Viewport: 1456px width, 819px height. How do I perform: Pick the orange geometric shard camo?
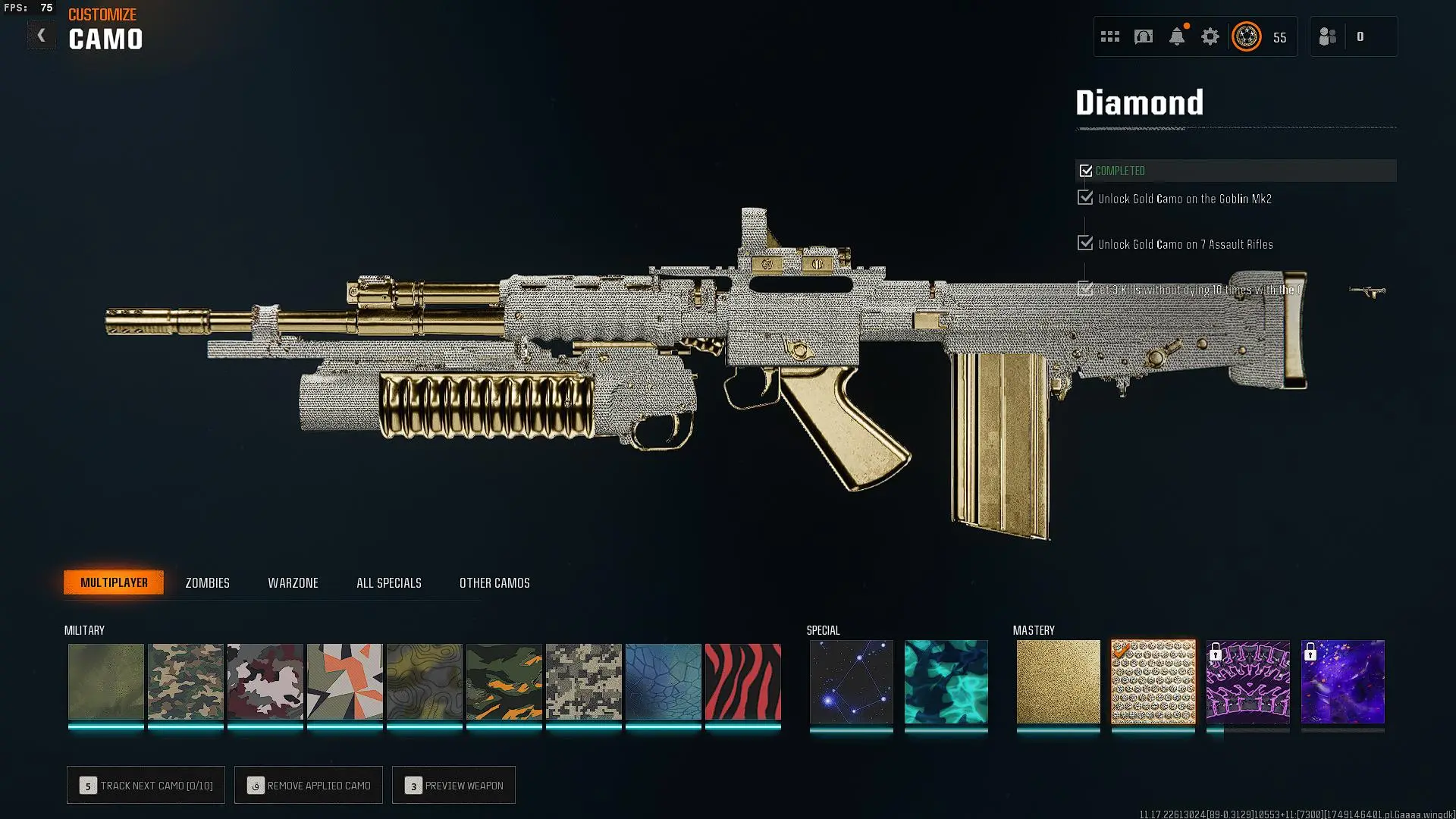point(344,682)
